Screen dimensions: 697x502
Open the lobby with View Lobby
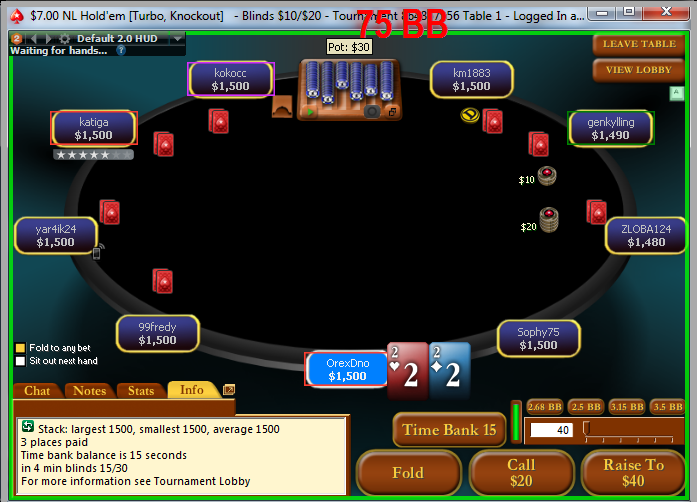[x=639, y=70]
